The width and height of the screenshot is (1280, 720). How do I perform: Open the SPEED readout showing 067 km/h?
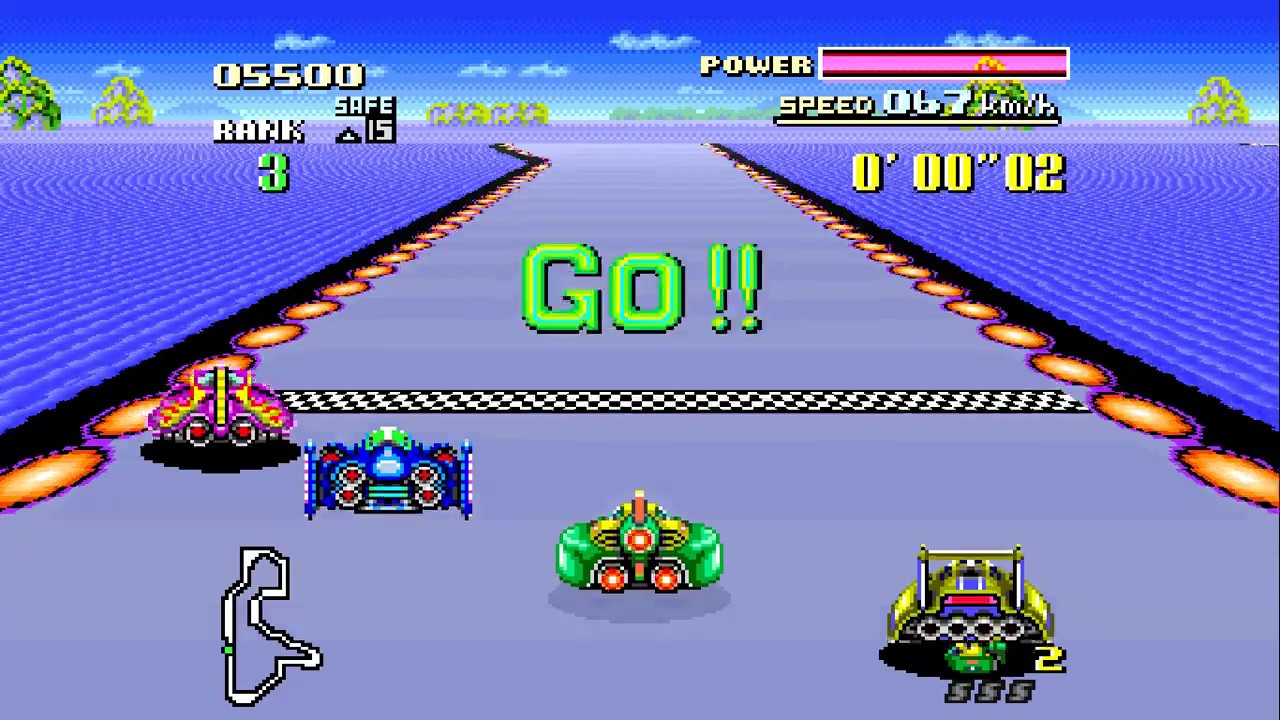915,105
